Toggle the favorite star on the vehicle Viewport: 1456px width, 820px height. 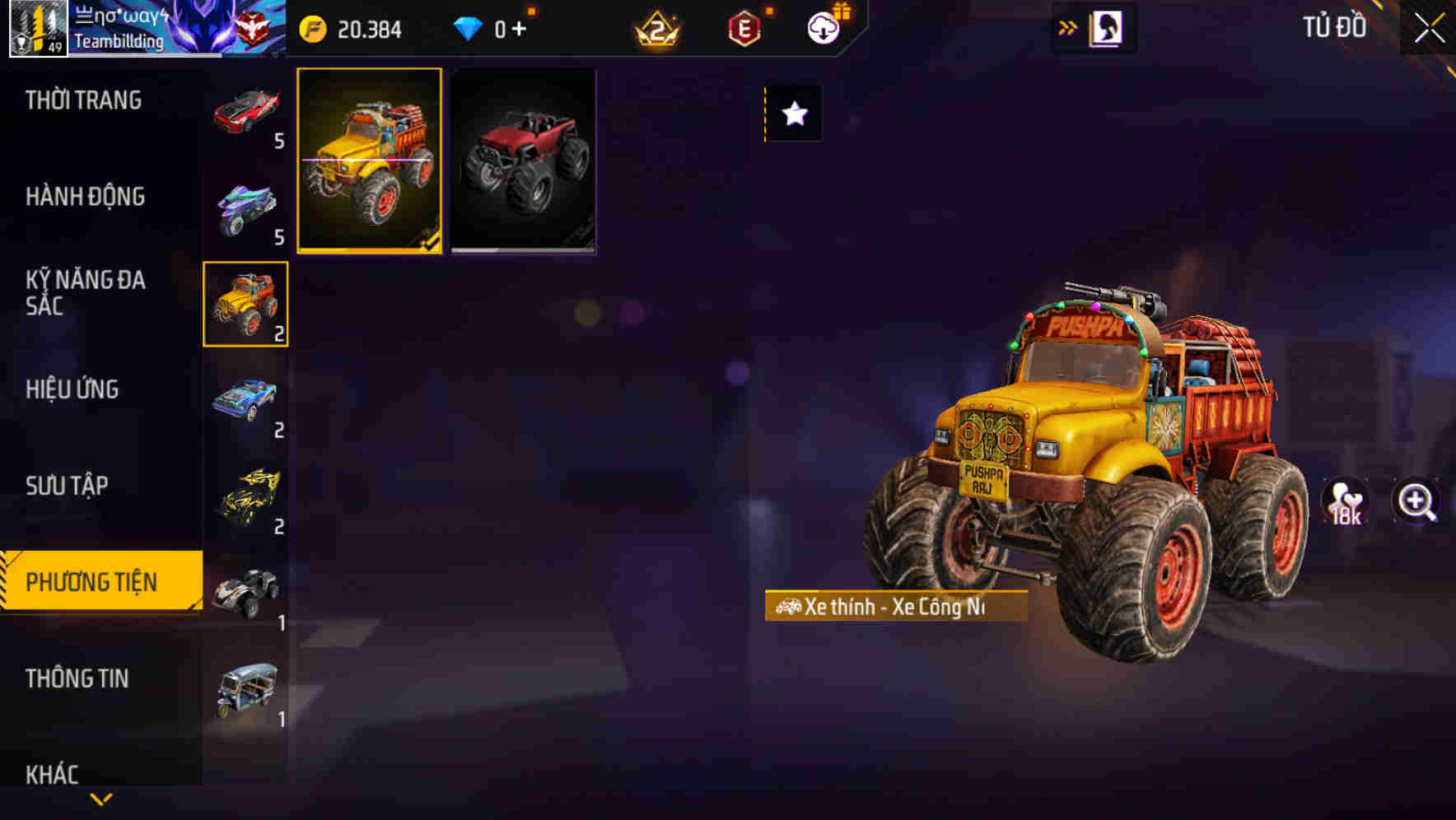(793, 114)
